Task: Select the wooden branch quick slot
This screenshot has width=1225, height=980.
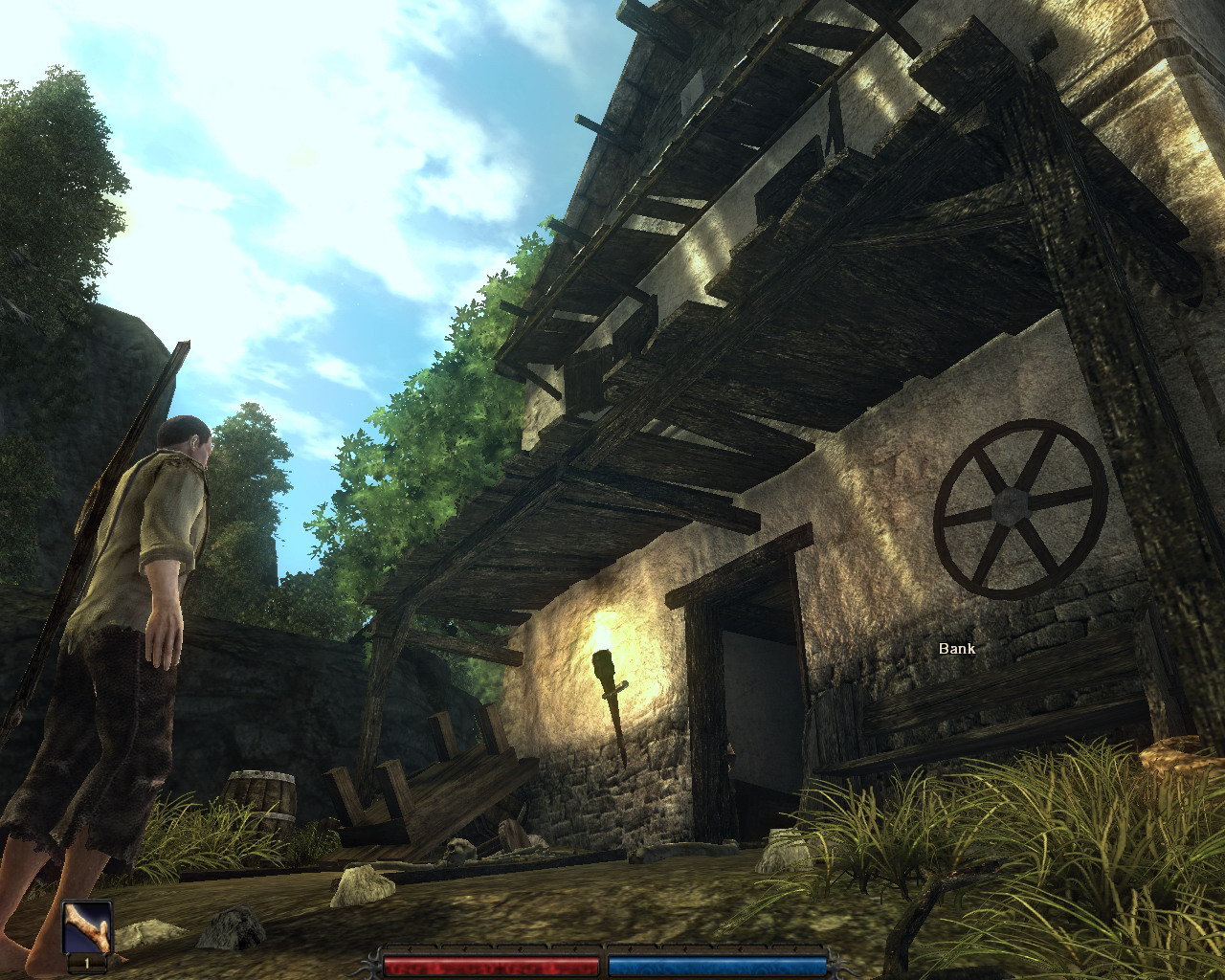Action: pyautogui.click(x=87, y=927)
